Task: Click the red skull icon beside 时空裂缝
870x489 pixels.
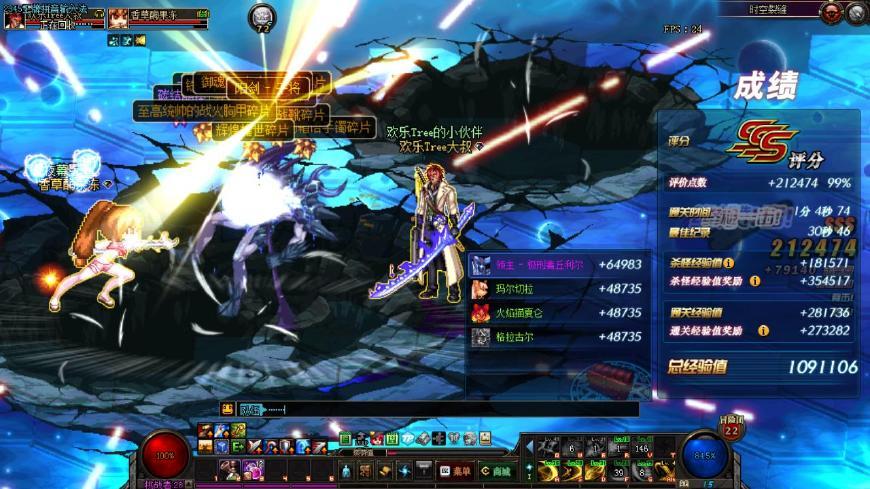Action: [x=831, y=13]
